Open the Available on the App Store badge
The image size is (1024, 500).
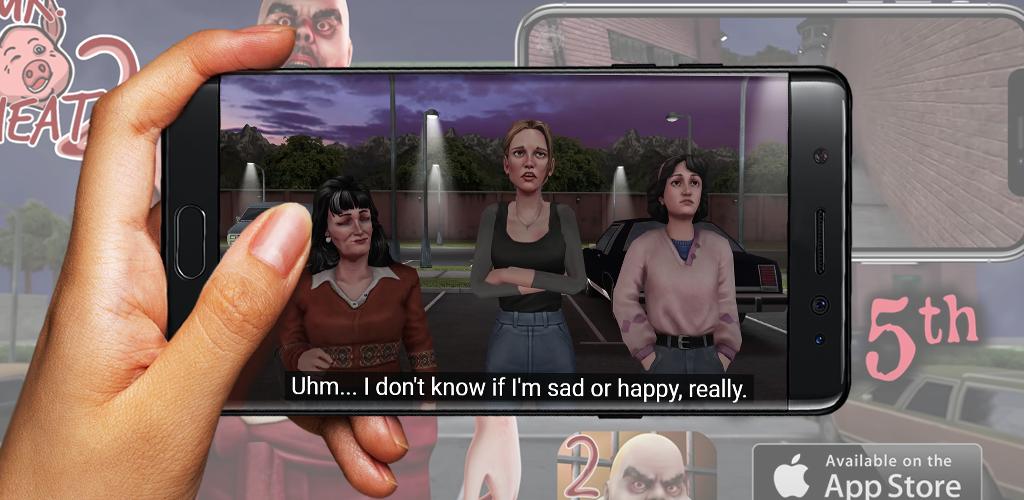[x=866, y=472]
